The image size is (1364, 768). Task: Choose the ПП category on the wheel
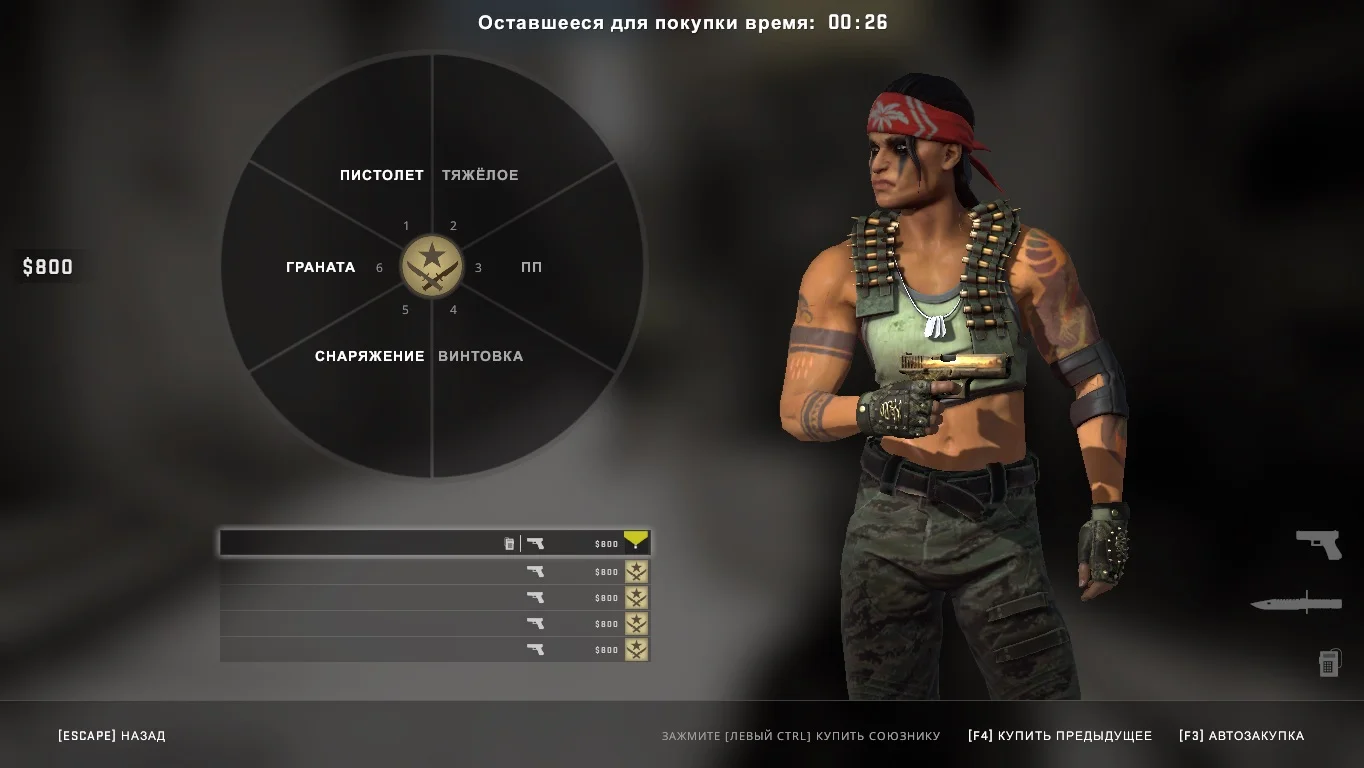(x=531, y=267)
